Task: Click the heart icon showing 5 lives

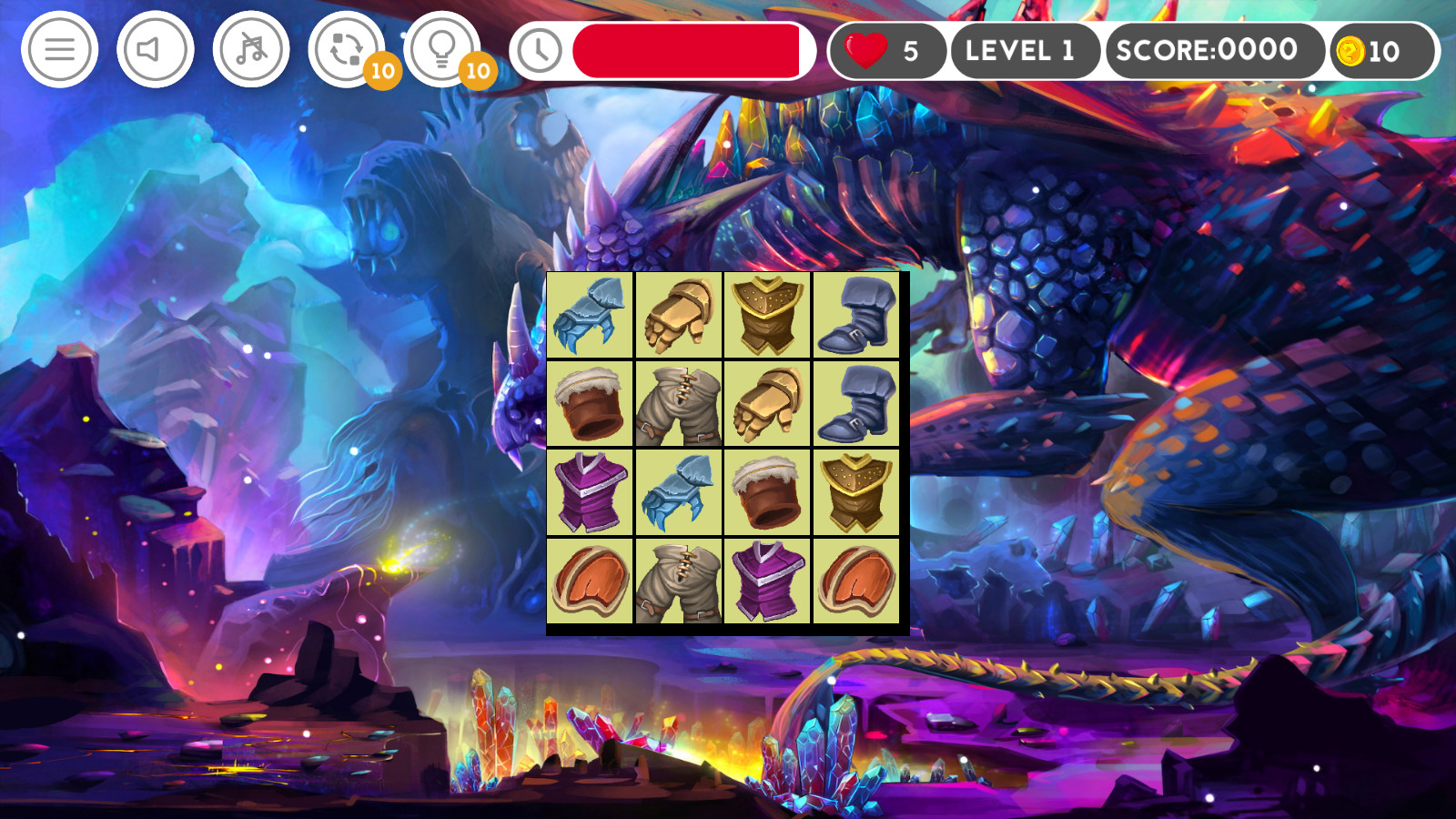Action: [861, 50]
